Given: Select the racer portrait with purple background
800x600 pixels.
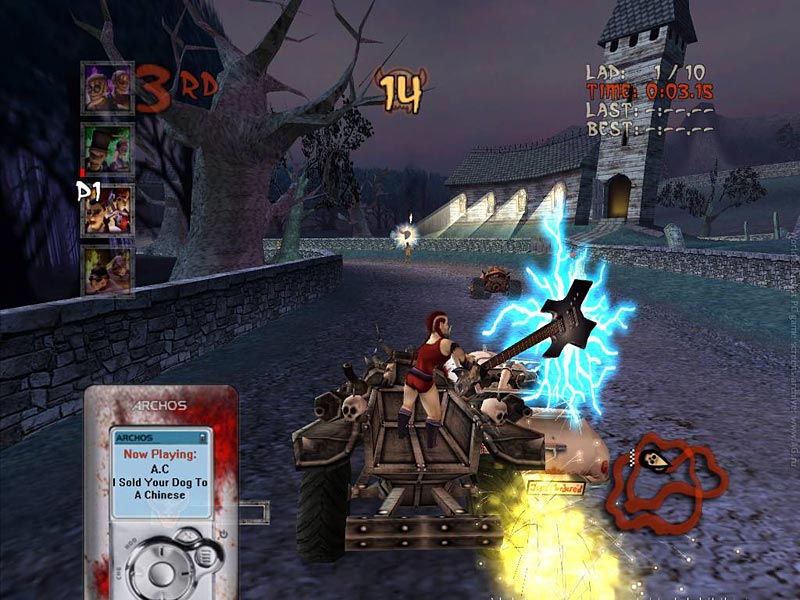Looking at the screenshot, I should tap(107, 88).
